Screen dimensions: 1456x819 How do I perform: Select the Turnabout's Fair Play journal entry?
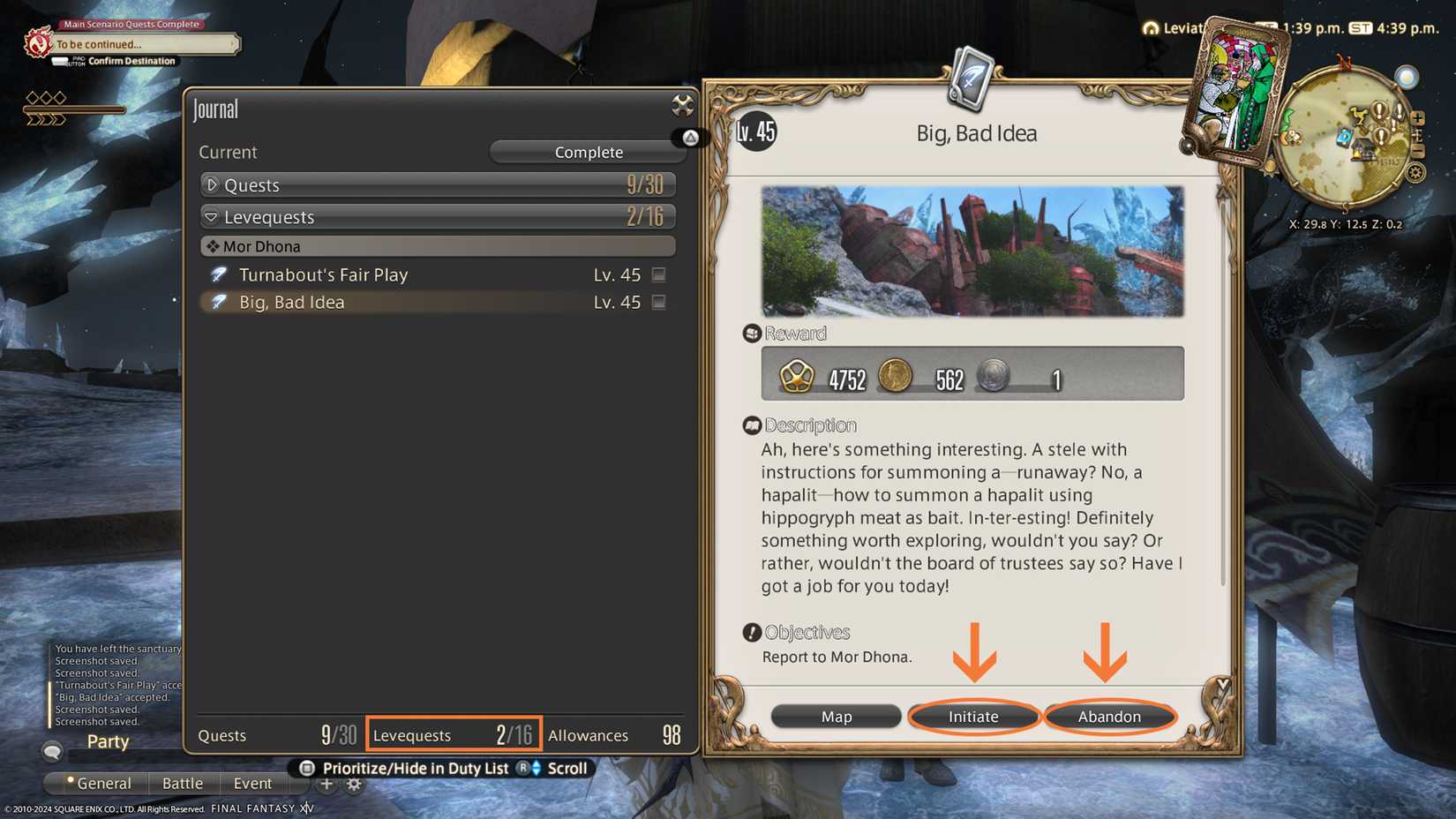[323, 274]
